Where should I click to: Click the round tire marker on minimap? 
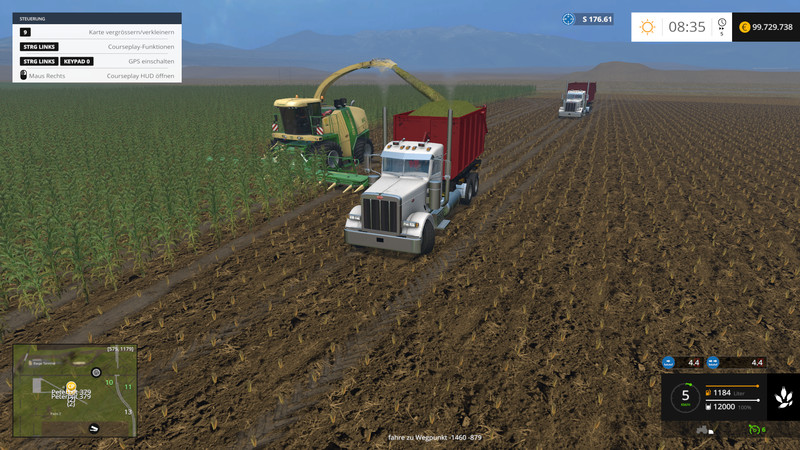point(97,373)
